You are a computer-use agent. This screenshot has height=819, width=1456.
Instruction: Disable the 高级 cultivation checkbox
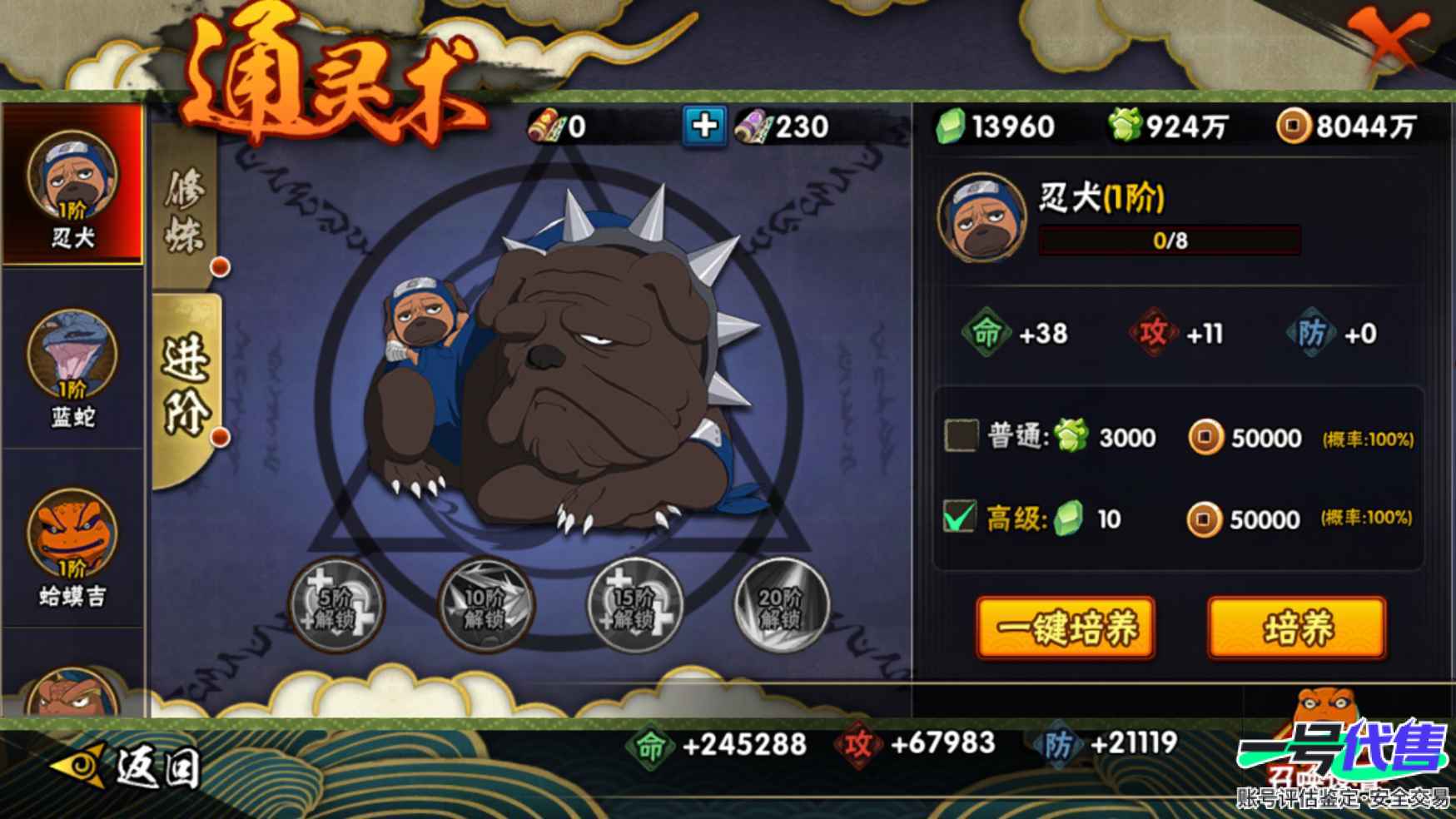coord(962,518)
